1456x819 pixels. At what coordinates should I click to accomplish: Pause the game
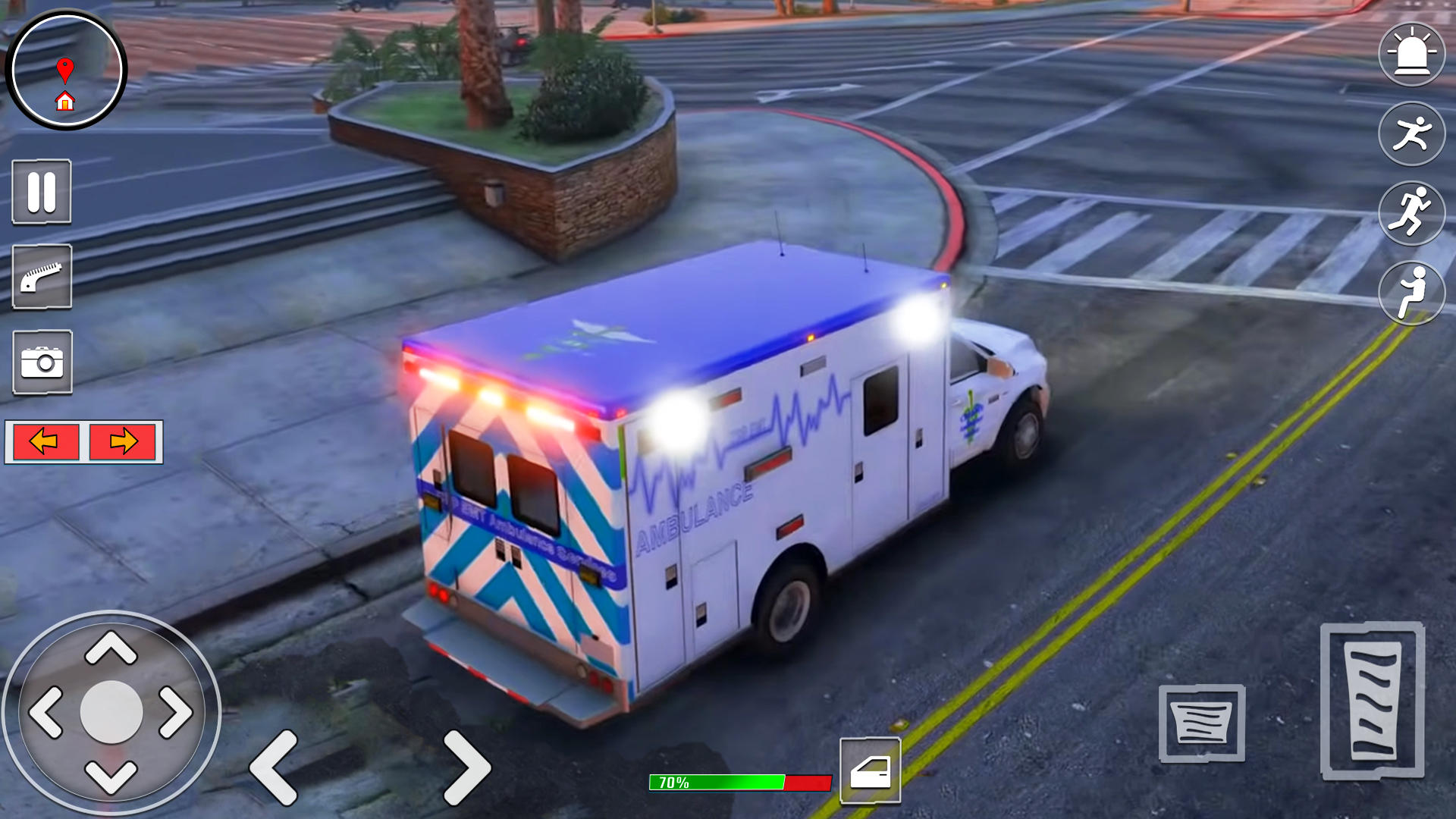point(42,192)
